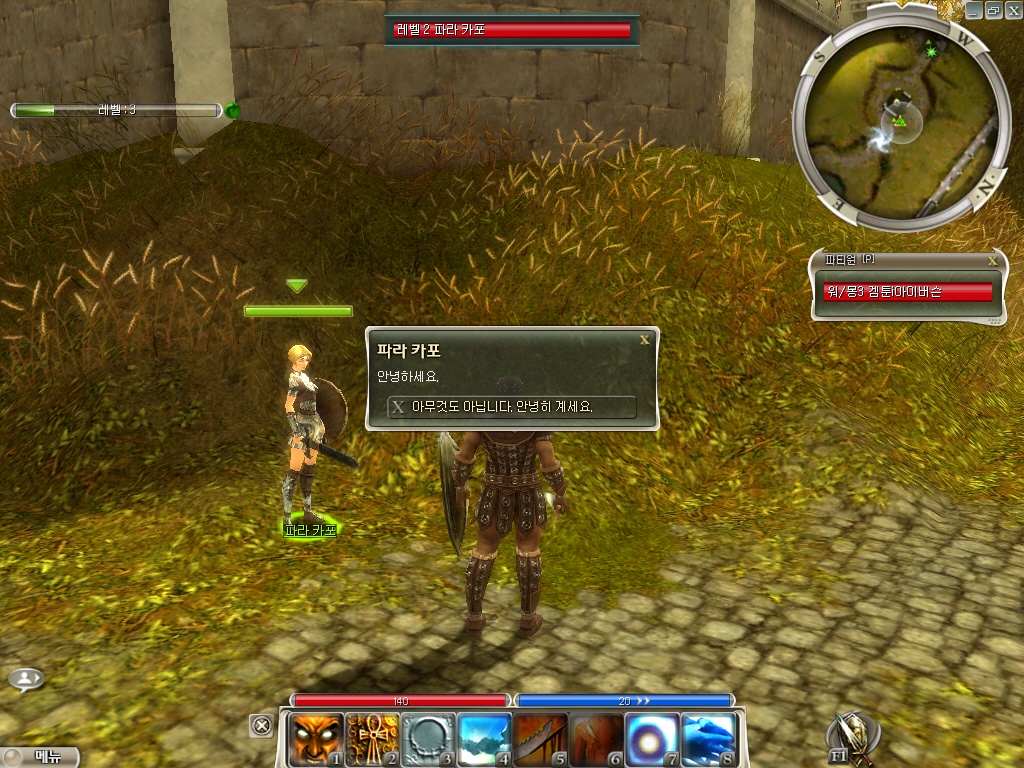Activate skill 1 with the angry orange face
This screenshot has height=768, width=1024.
(x=316, y=738)
